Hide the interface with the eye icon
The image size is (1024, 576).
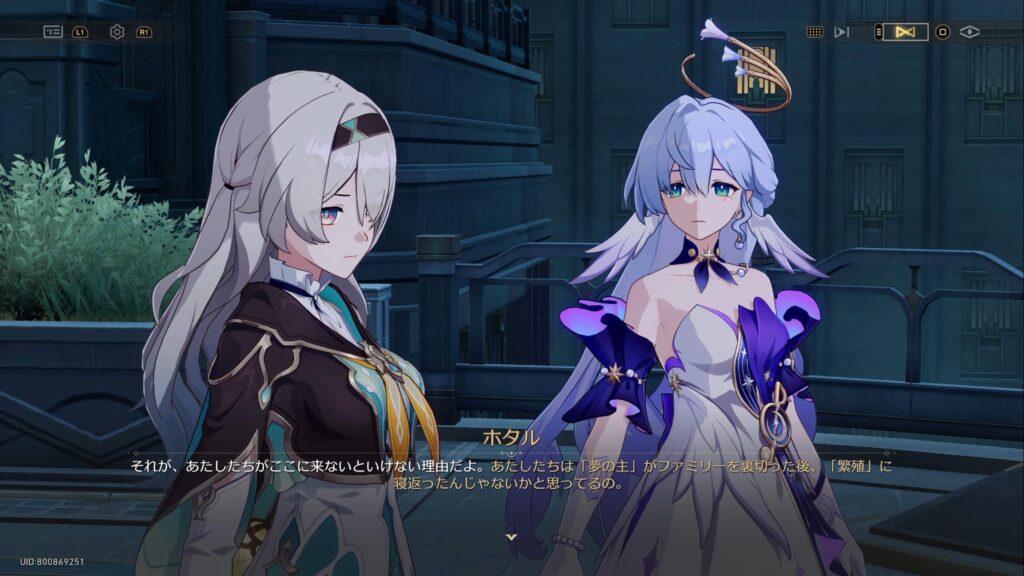[969, 32]
